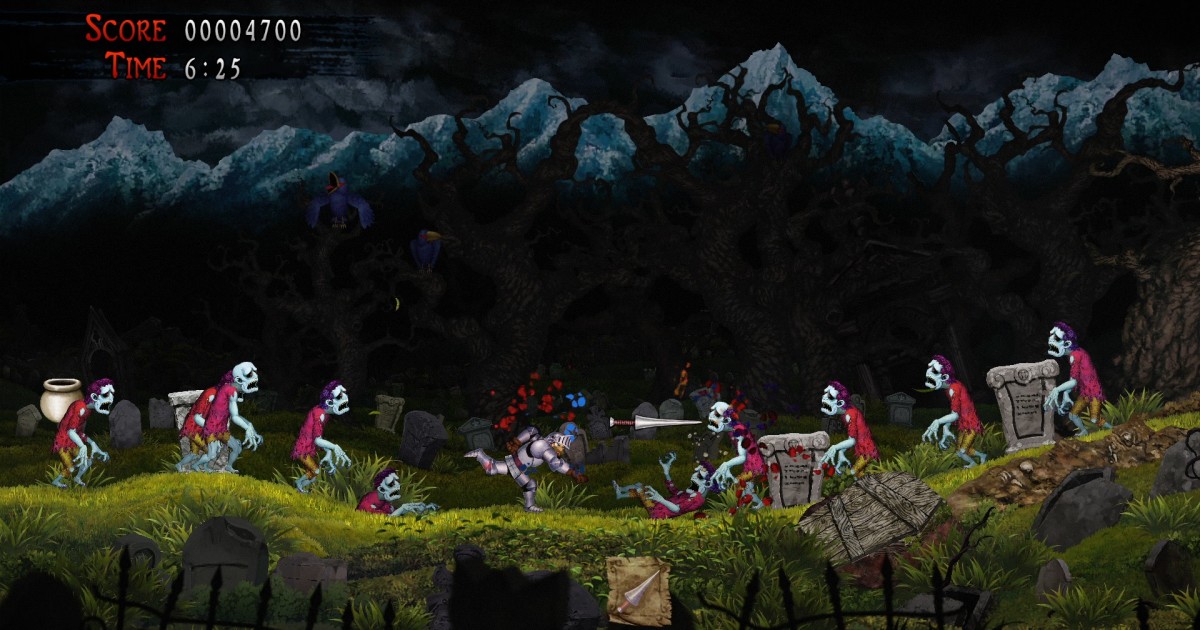Select the lance weapon icon on parchment
The width and height of the screenshot is (1200, 630).
click(638, 591)
